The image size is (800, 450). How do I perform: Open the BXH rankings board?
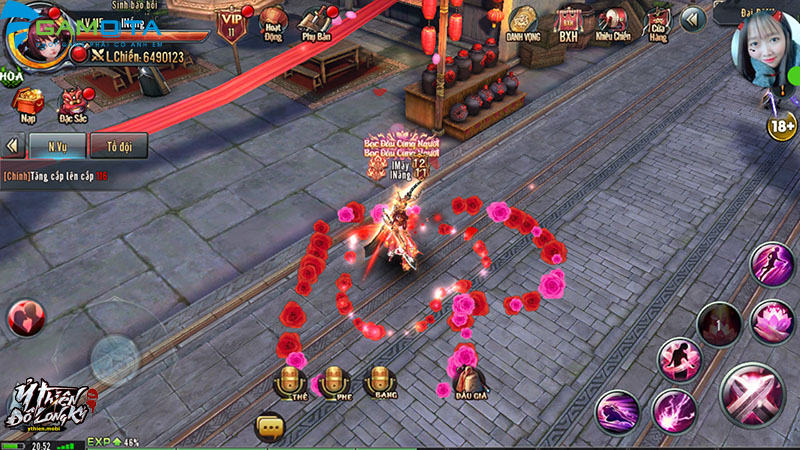569,24
